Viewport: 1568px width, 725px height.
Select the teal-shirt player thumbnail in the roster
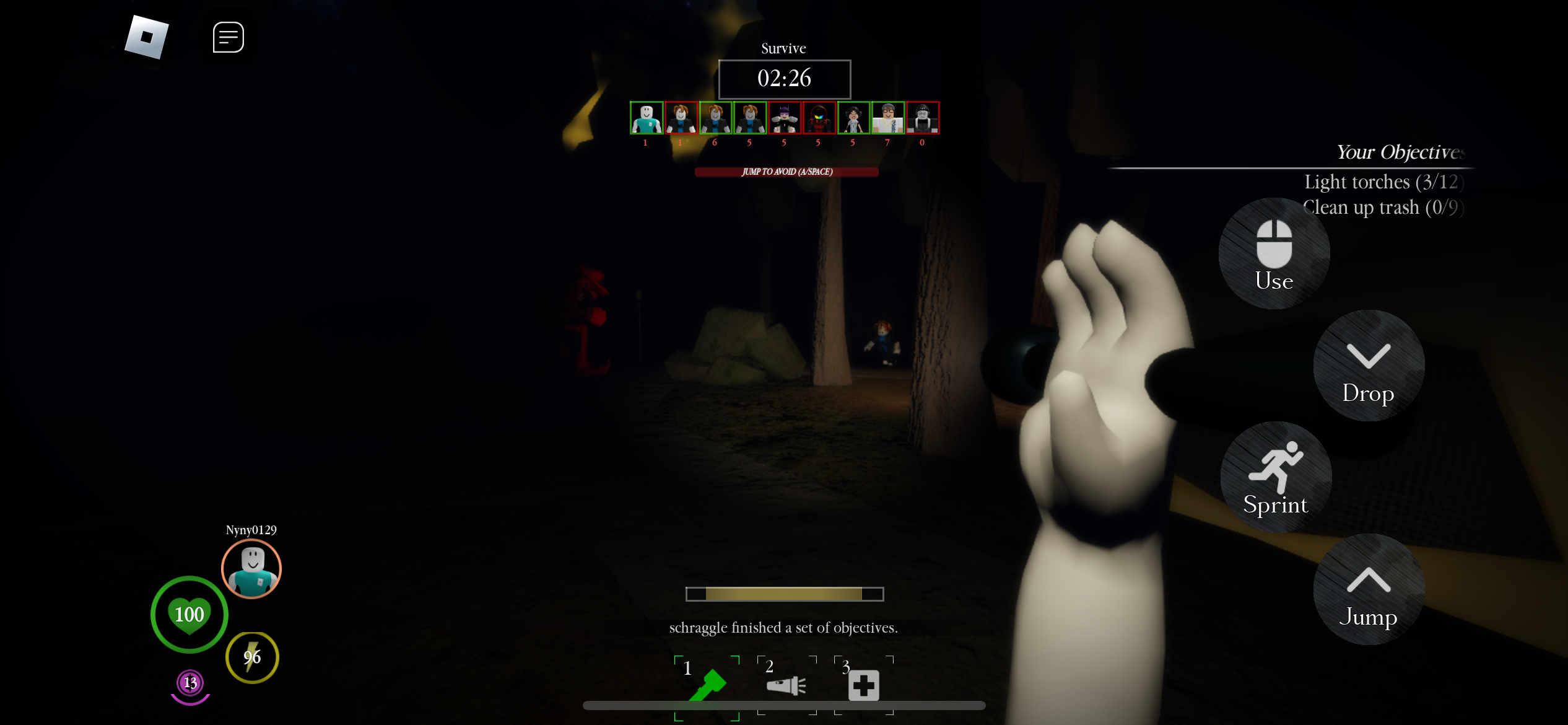click(x=646, y=118)
